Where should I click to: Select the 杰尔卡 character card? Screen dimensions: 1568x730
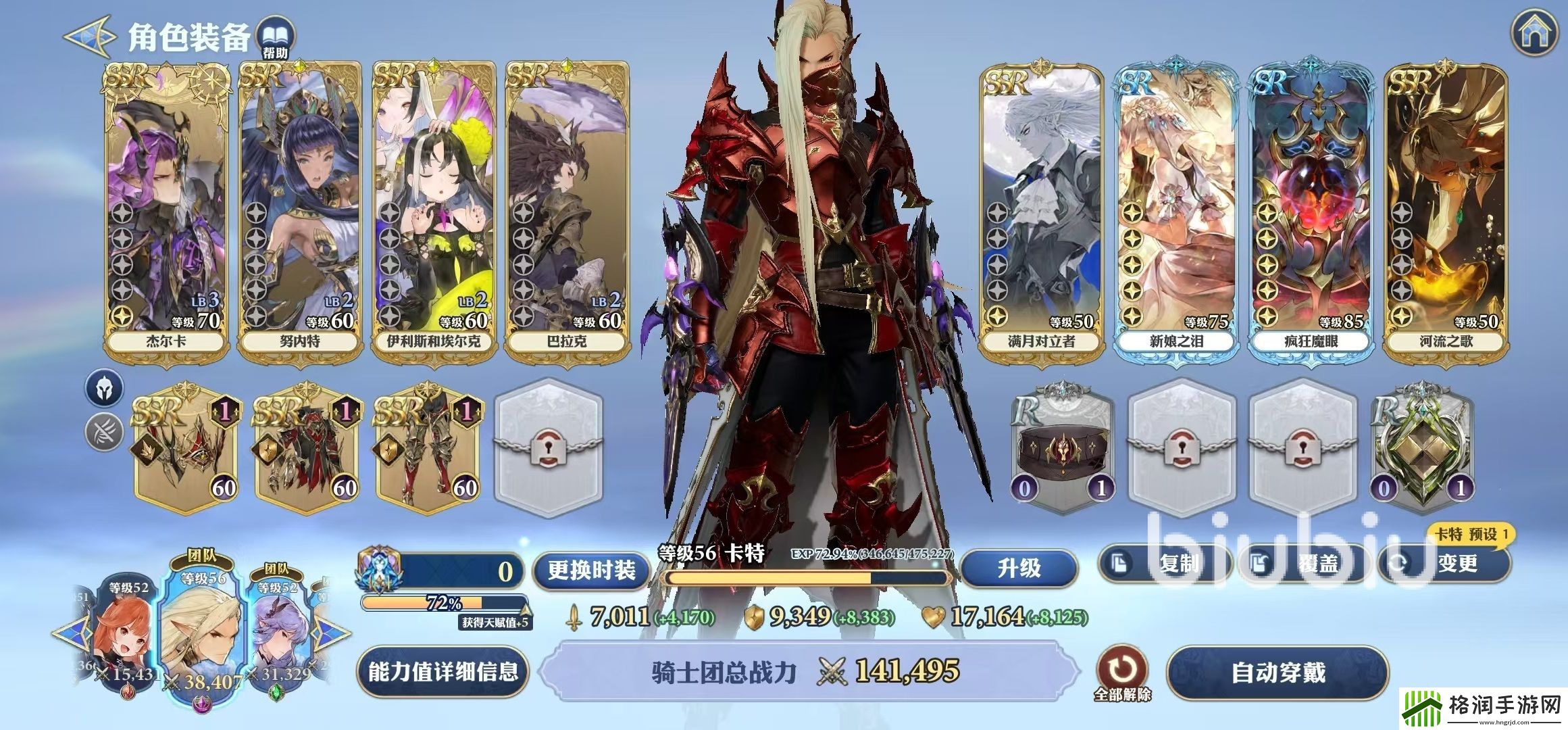tap(166, 203)
